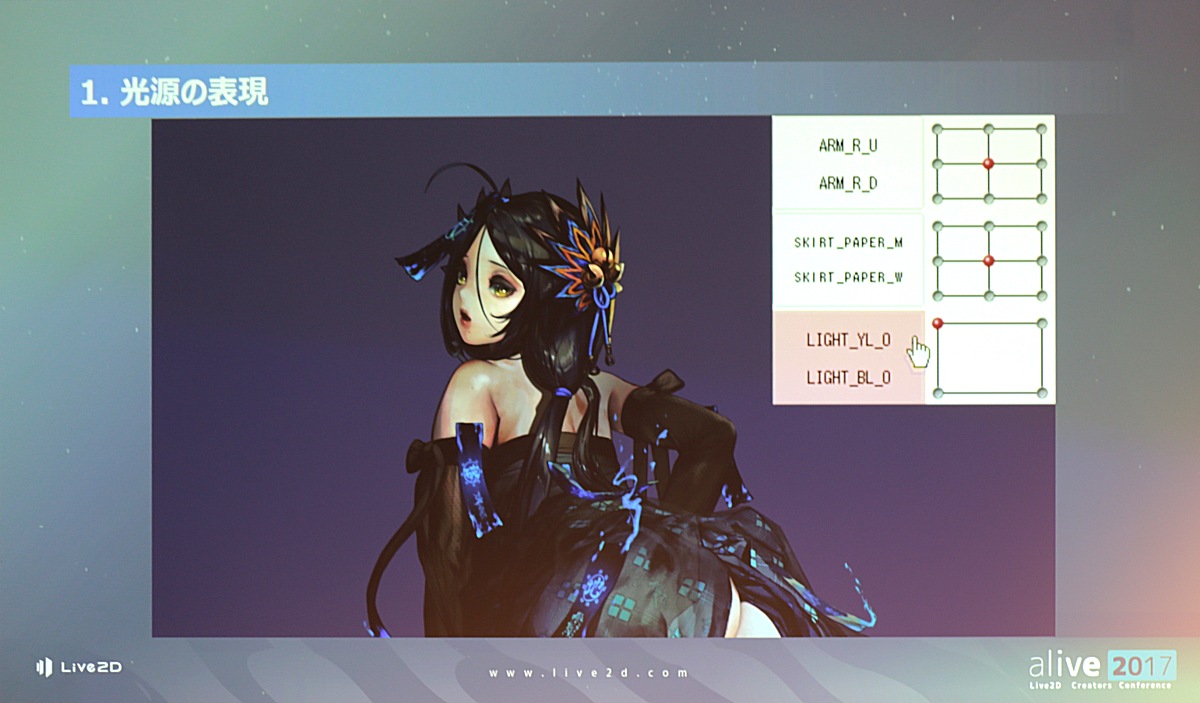Click the LIGHT_YL_O parameter label

click(x=848, y=340)
